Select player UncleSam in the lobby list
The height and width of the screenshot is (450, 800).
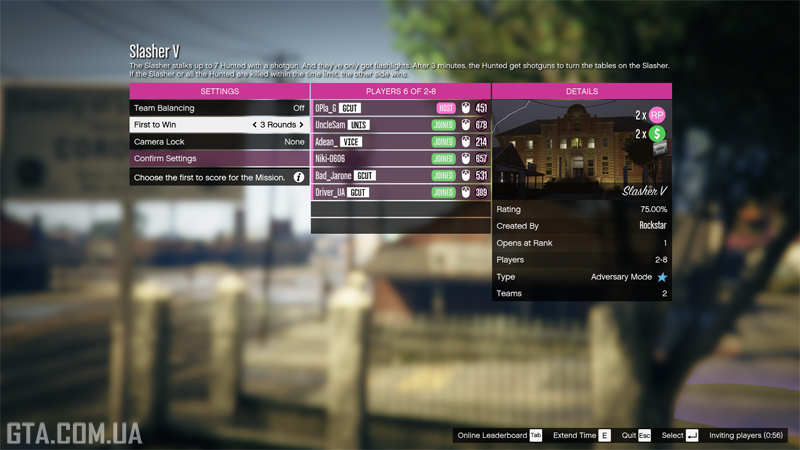tap(400, 125)
